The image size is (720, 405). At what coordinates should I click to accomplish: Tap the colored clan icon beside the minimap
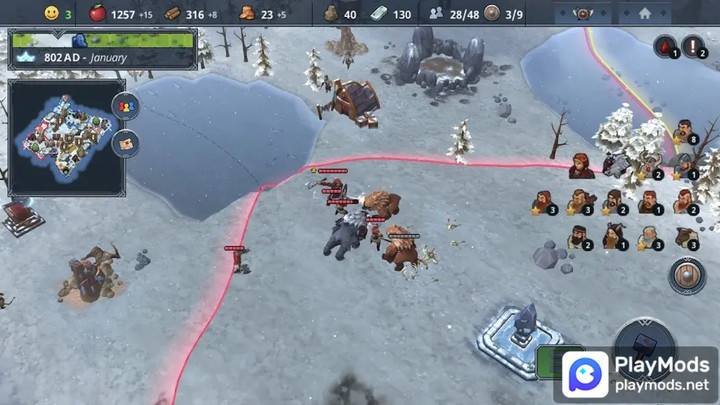pyautogui.click(x=126, y=105)
